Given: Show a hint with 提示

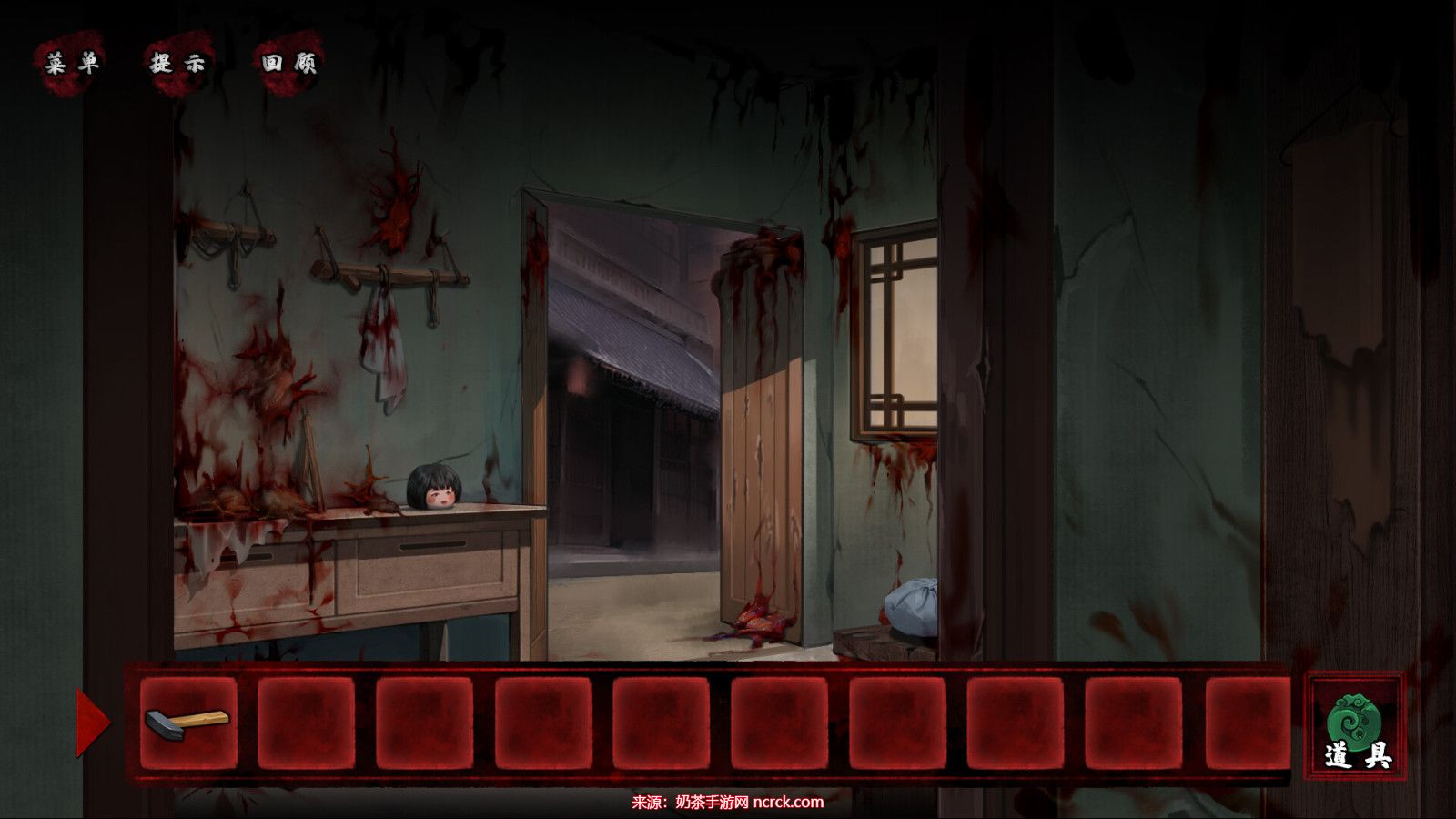Looking at the screenshot, I should tap(178, 63).
